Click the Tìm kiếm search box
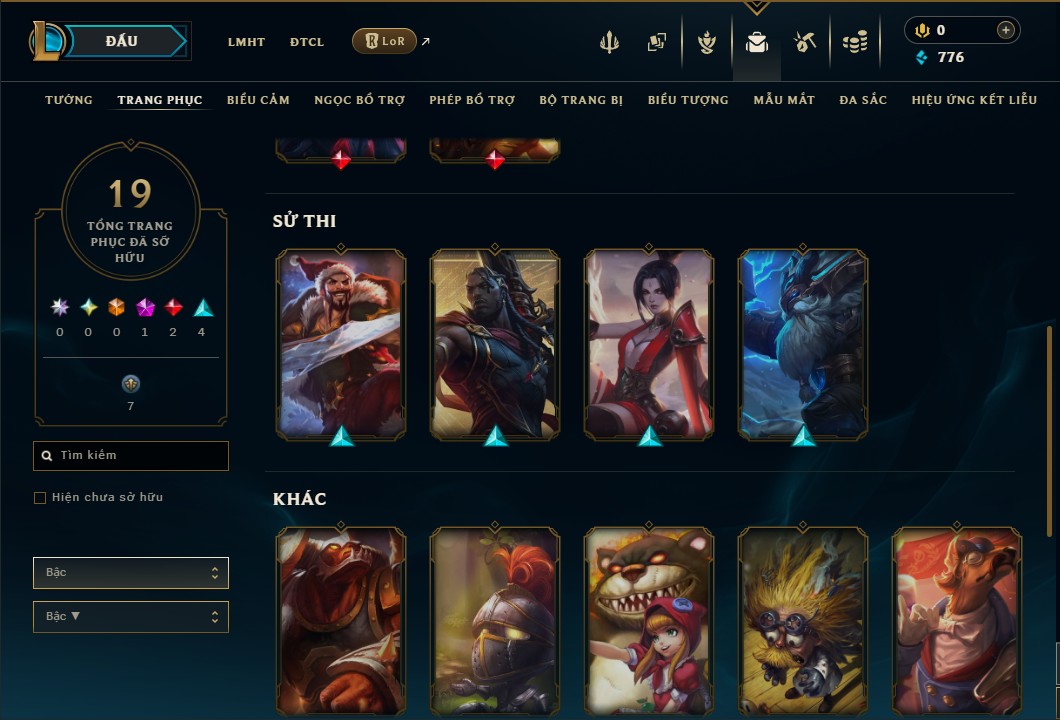 (131, 456)
